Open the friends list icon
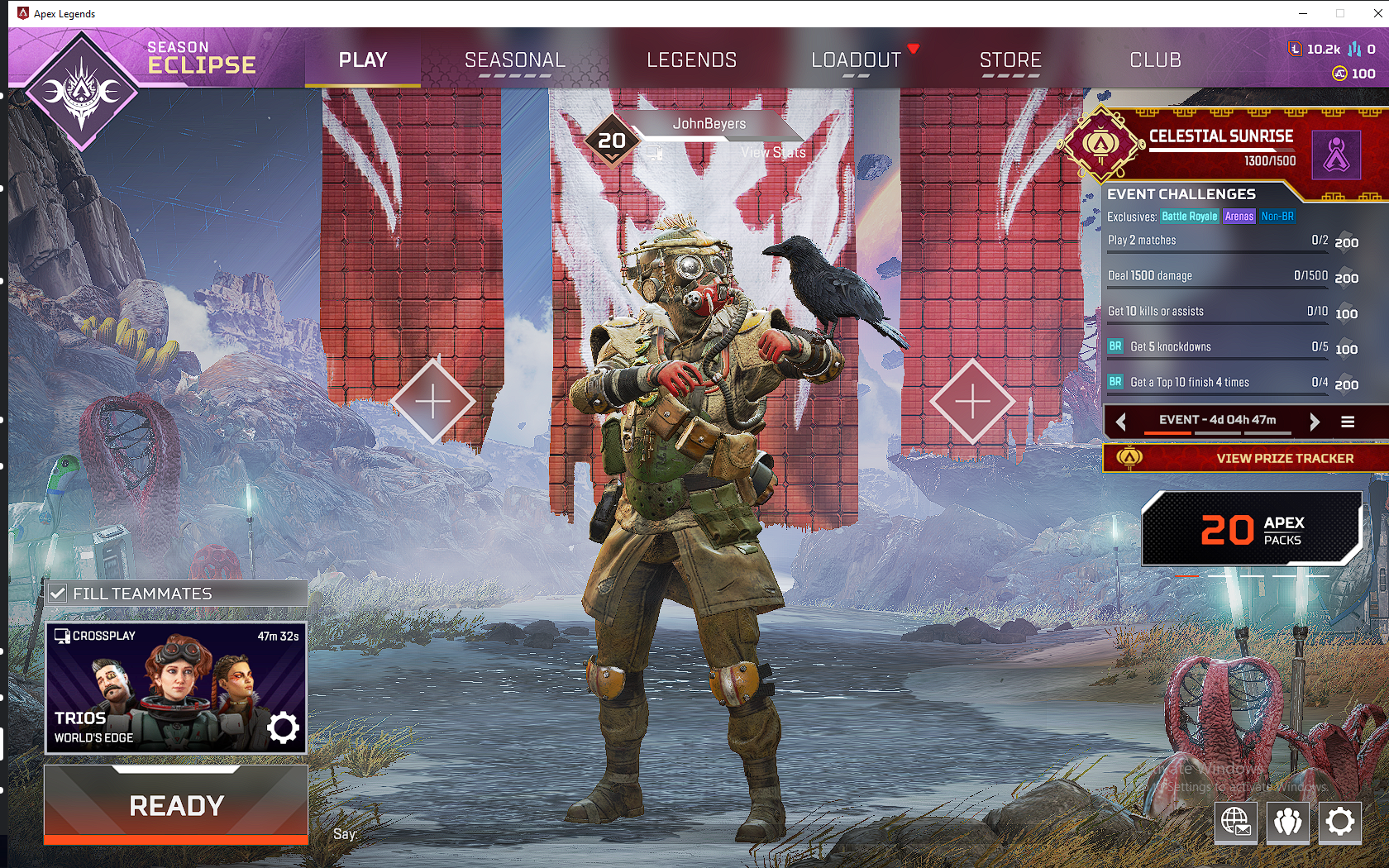1389x868 pixels. click(1287, 822)
